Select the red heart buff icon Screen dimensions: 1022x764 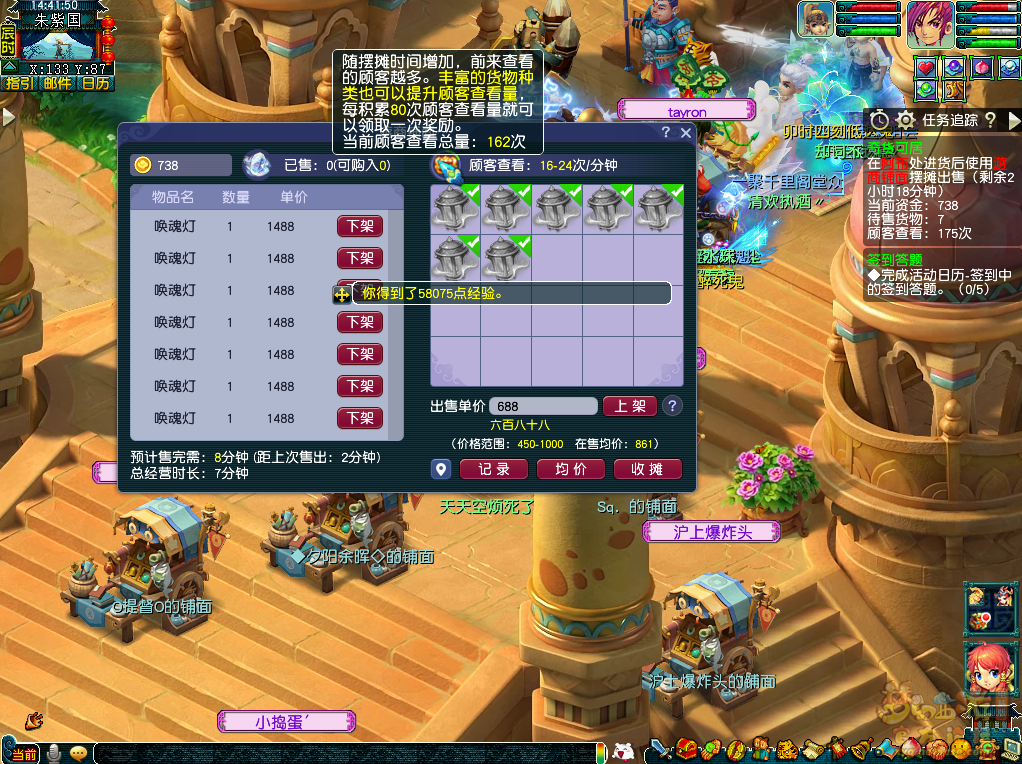926,67
